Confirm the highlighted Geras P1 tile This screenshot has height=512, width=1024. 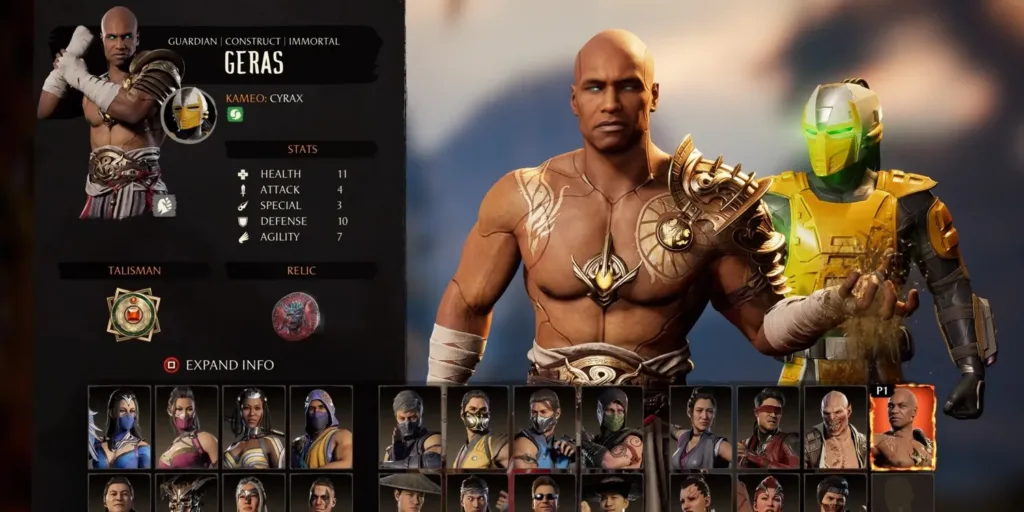point(902,428)
